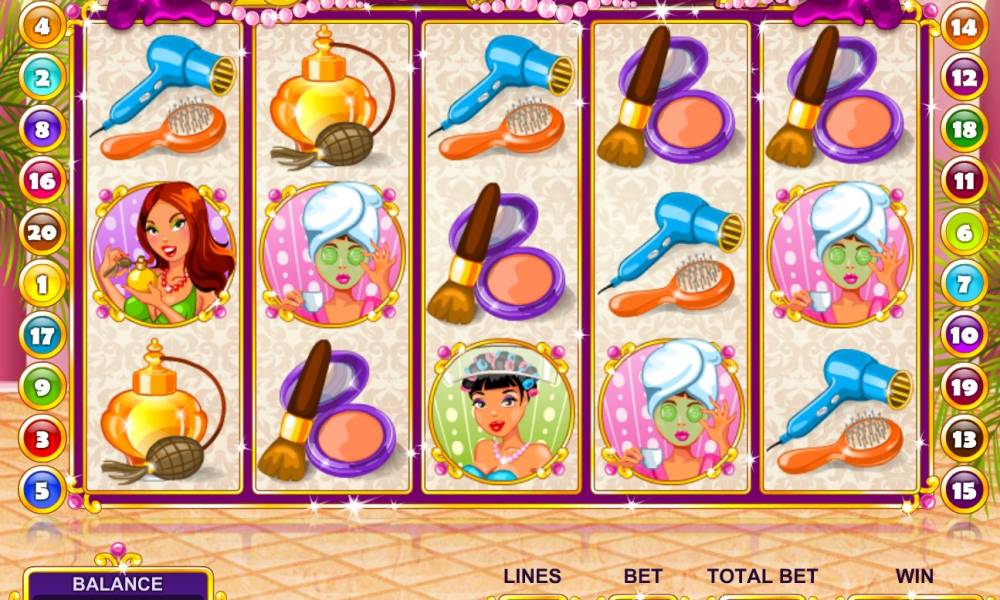
Task: Pick payline 16 indicator
Action: 42,181
